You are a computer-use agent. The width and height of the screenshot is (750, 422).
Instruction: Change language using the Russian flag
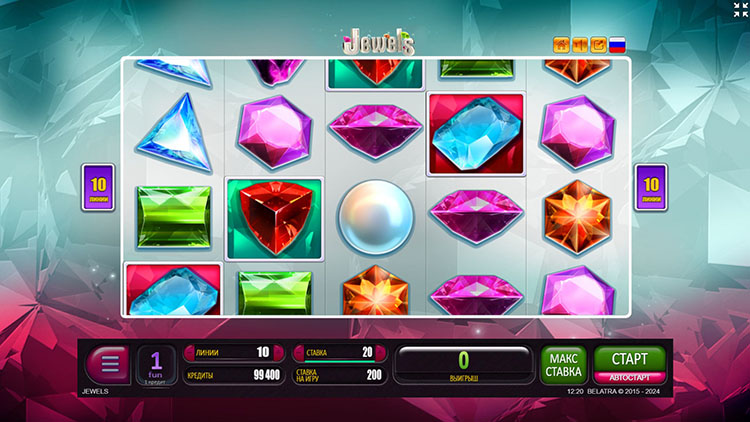pyautogui.click(x=617, y=44)
